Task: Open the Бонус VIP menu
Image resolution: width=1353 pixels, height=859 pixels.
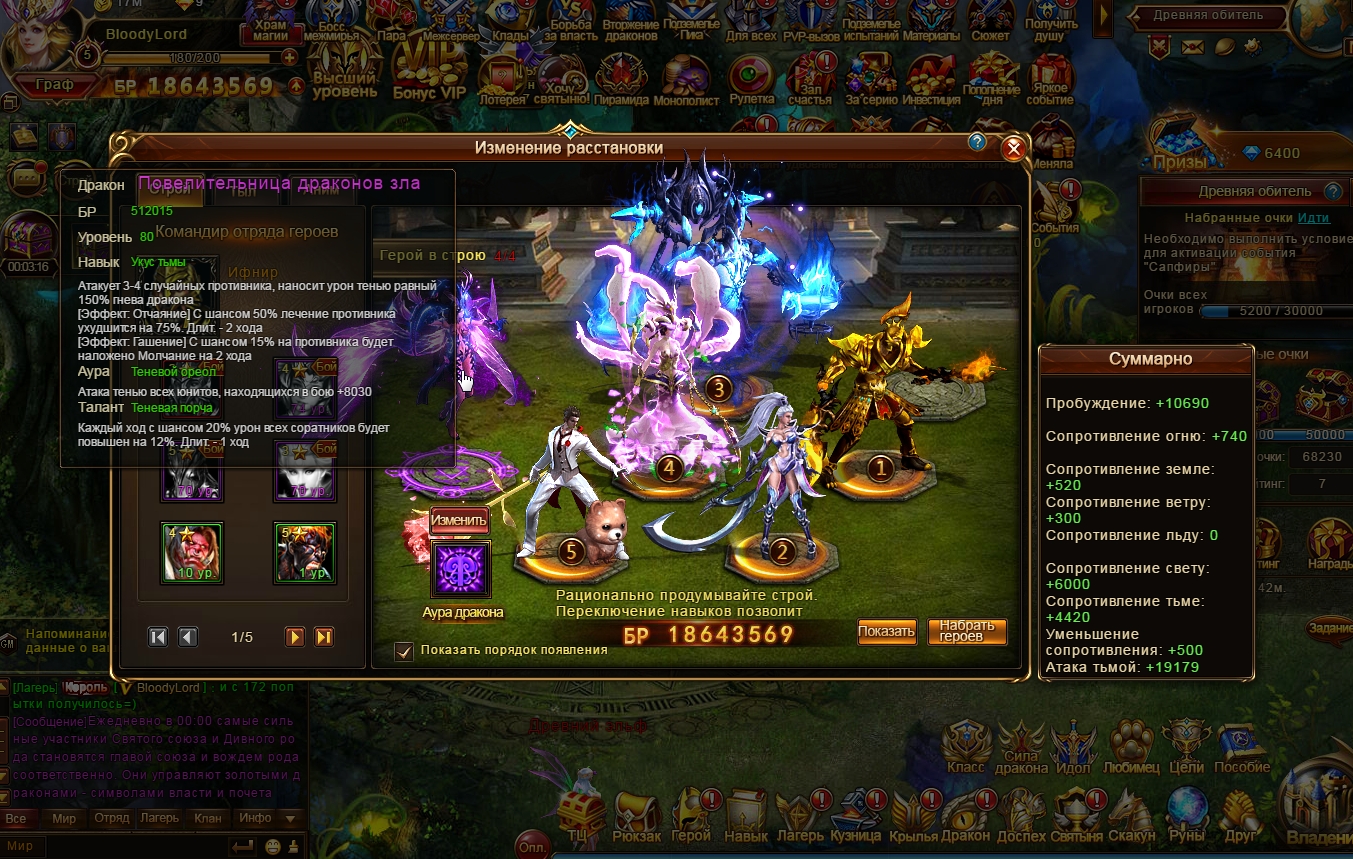Action: pos(430,75)
